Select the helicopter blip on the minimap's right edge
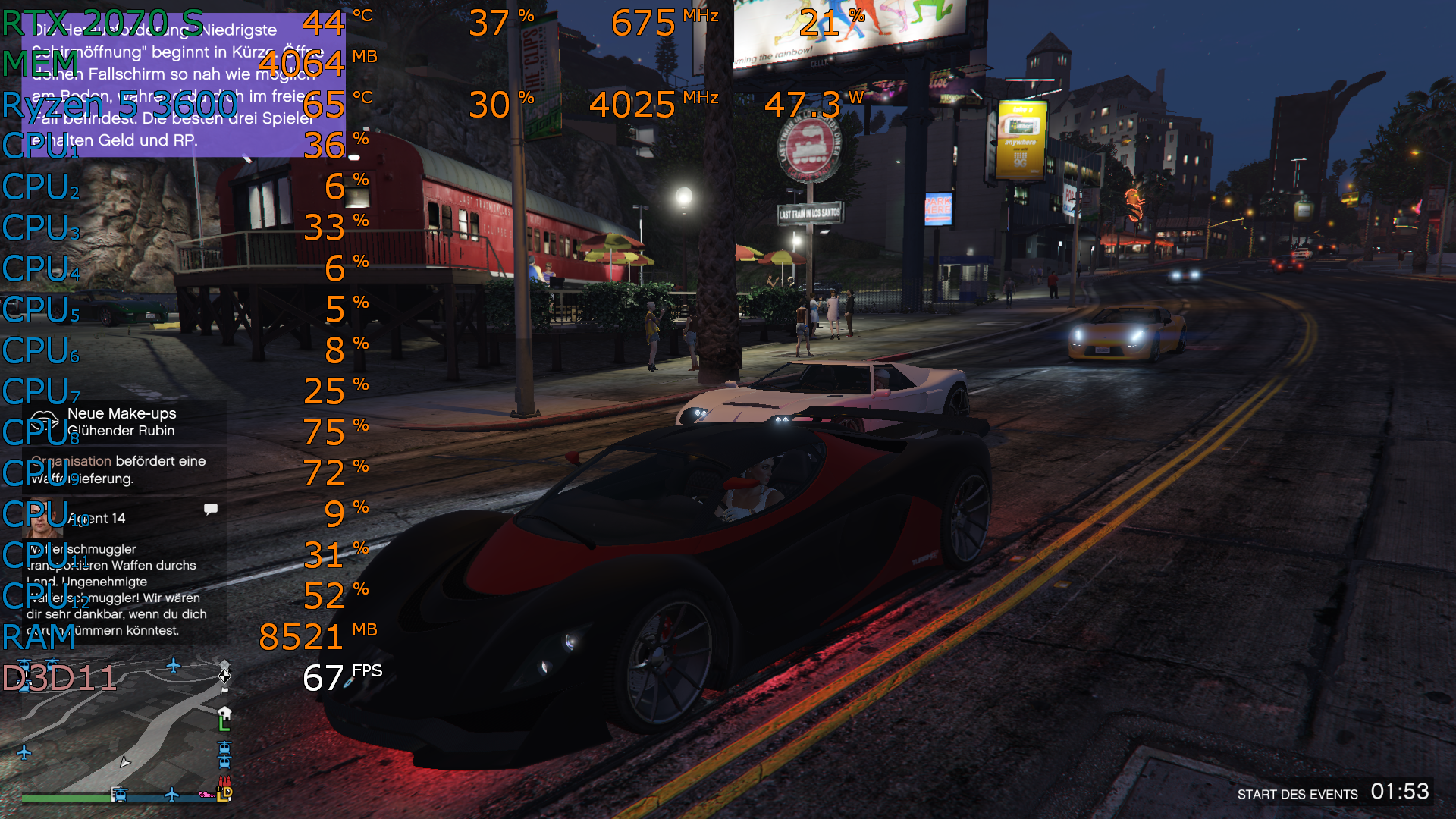 [224, 748]
